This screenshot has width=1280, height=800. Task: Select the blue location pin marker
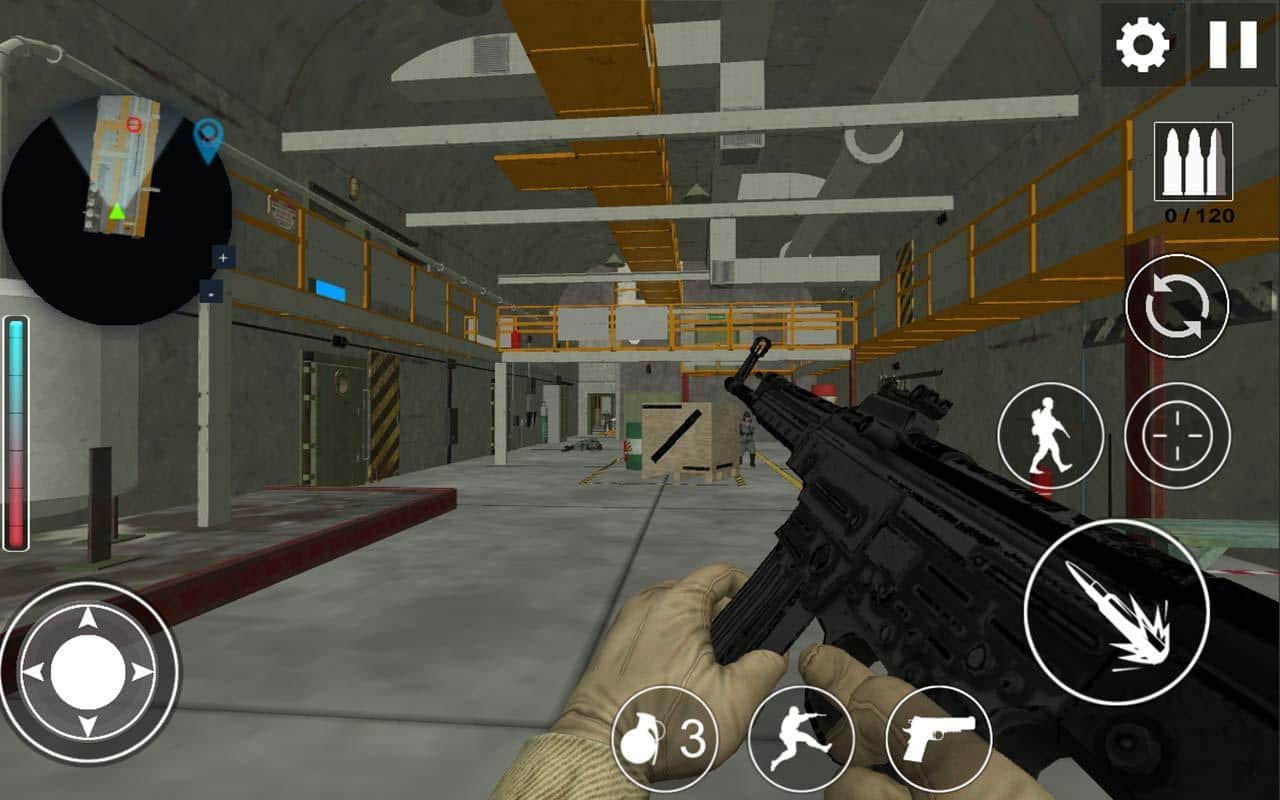207,138
